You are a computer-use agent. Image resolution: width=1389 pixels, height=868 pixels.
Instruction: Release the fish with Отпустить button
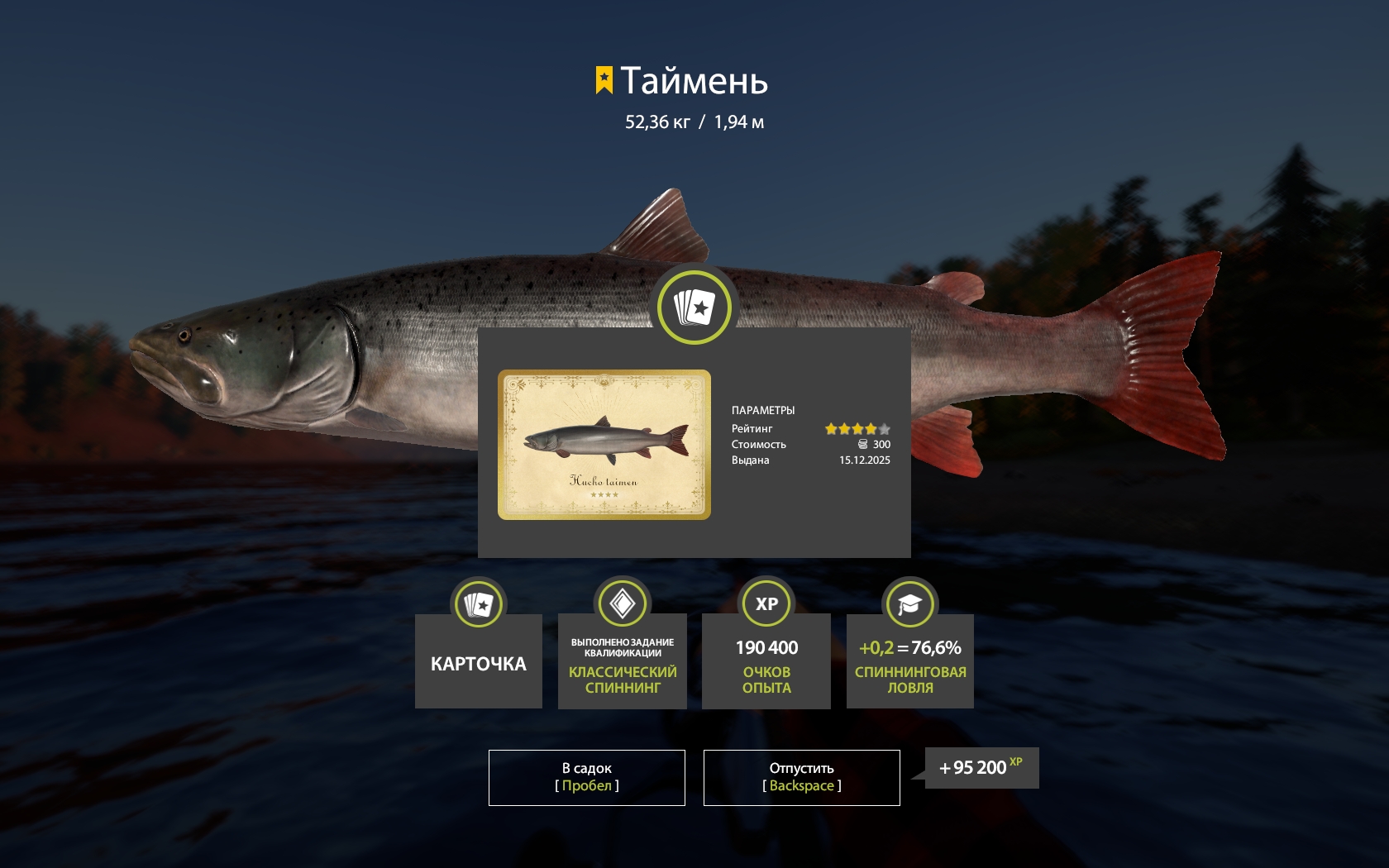(801, 777)
